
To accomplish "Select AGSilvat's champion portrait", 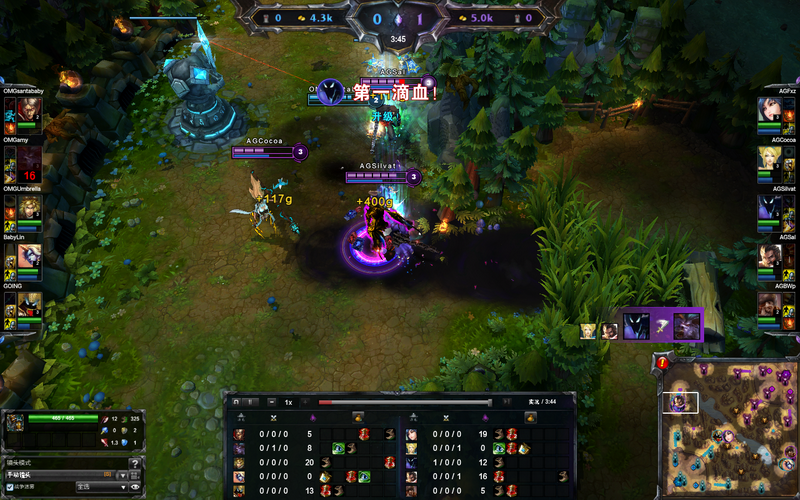I will 769,208.
